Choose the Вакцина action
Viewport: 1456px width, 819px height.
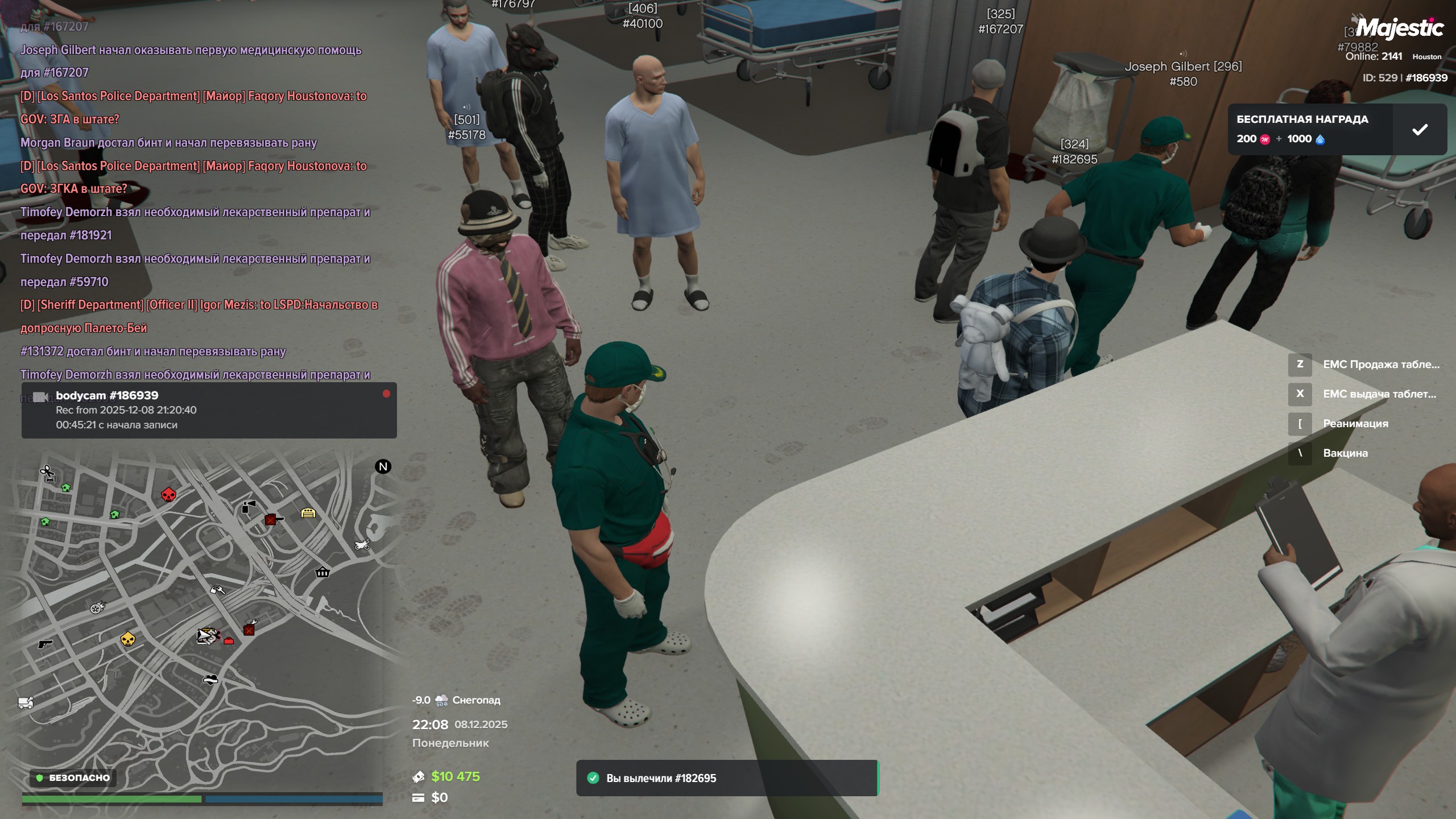point(1345,453)
